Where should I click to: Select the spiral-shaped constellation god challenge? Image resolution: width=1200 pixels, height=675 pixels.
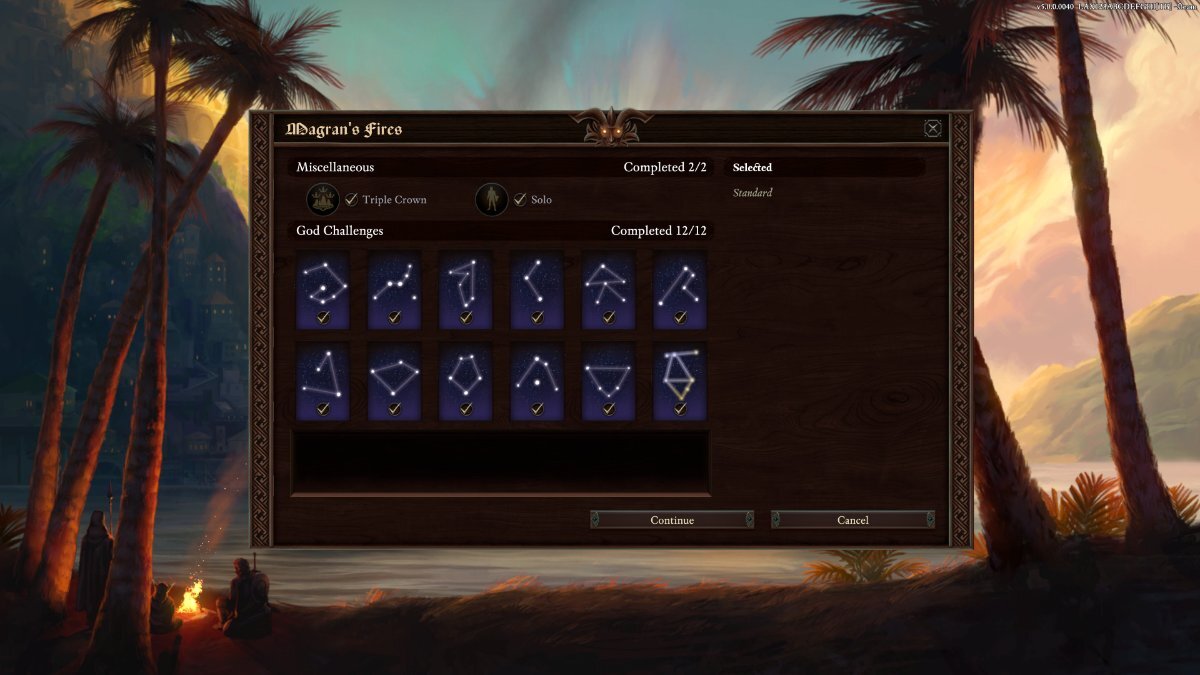(323, 289)
